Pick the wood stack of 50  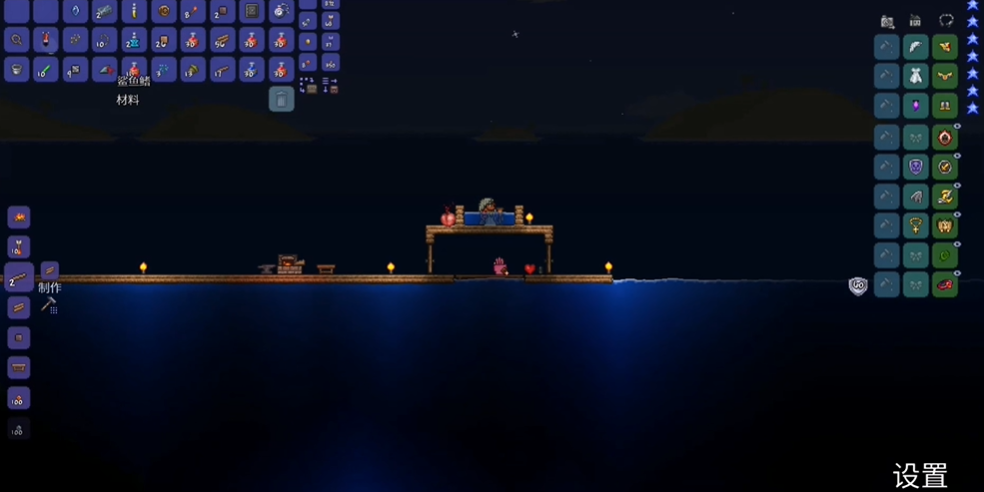coord(222,40)
